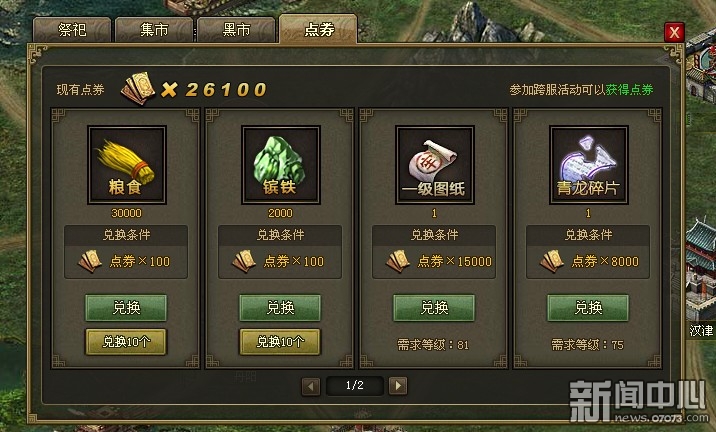Show the 点券 tab
Screen dimensions: 716x432
pyautogui.click(x=318, y=28)
